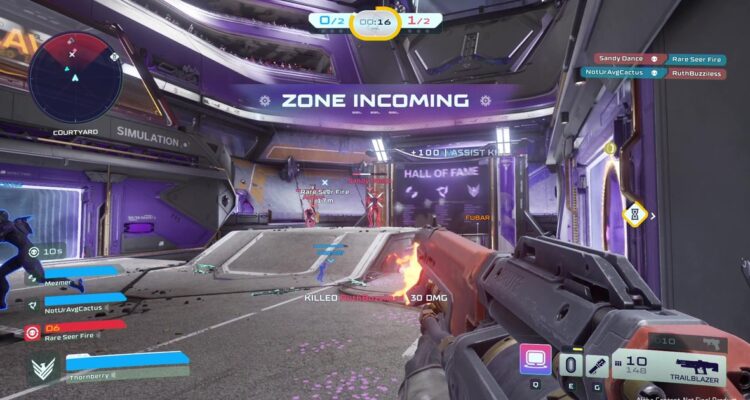Screen dimensions: 750x400
Task: Open the circular radar minimap
Action: coord(74,76)
